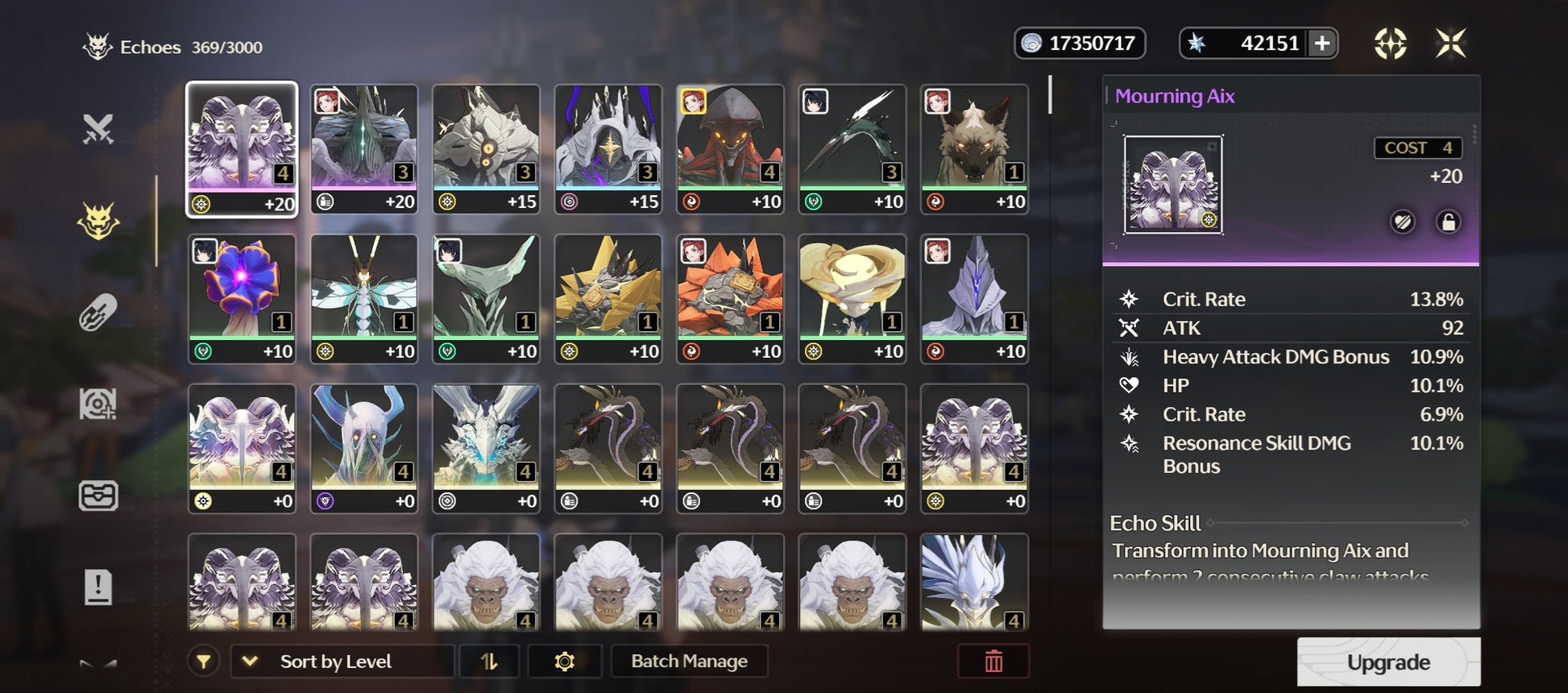
Task: Close the Echoes screen
Action: [x=1450, y=44]
